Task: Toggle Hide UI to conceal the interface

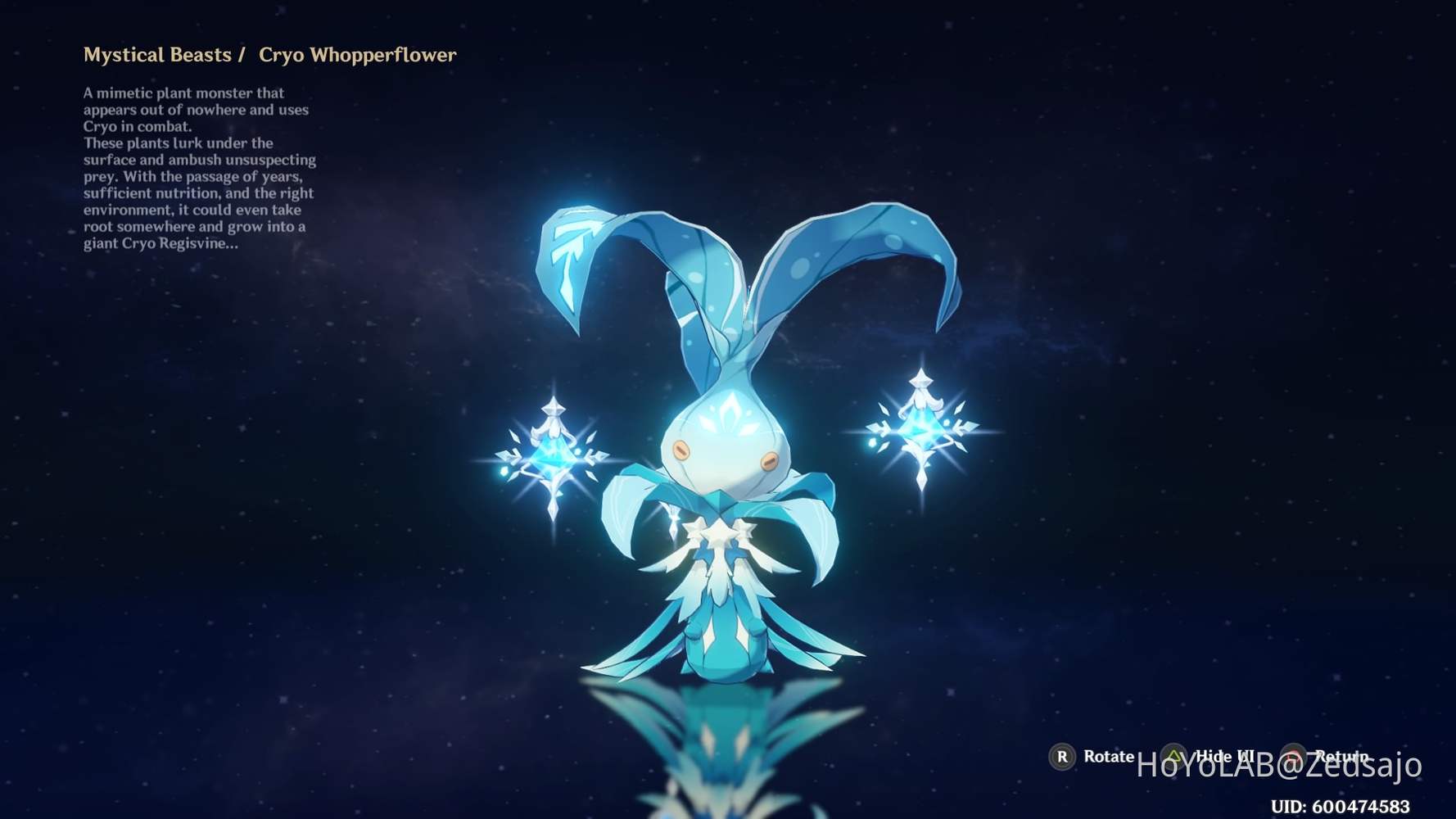Action: point(1174,757)
